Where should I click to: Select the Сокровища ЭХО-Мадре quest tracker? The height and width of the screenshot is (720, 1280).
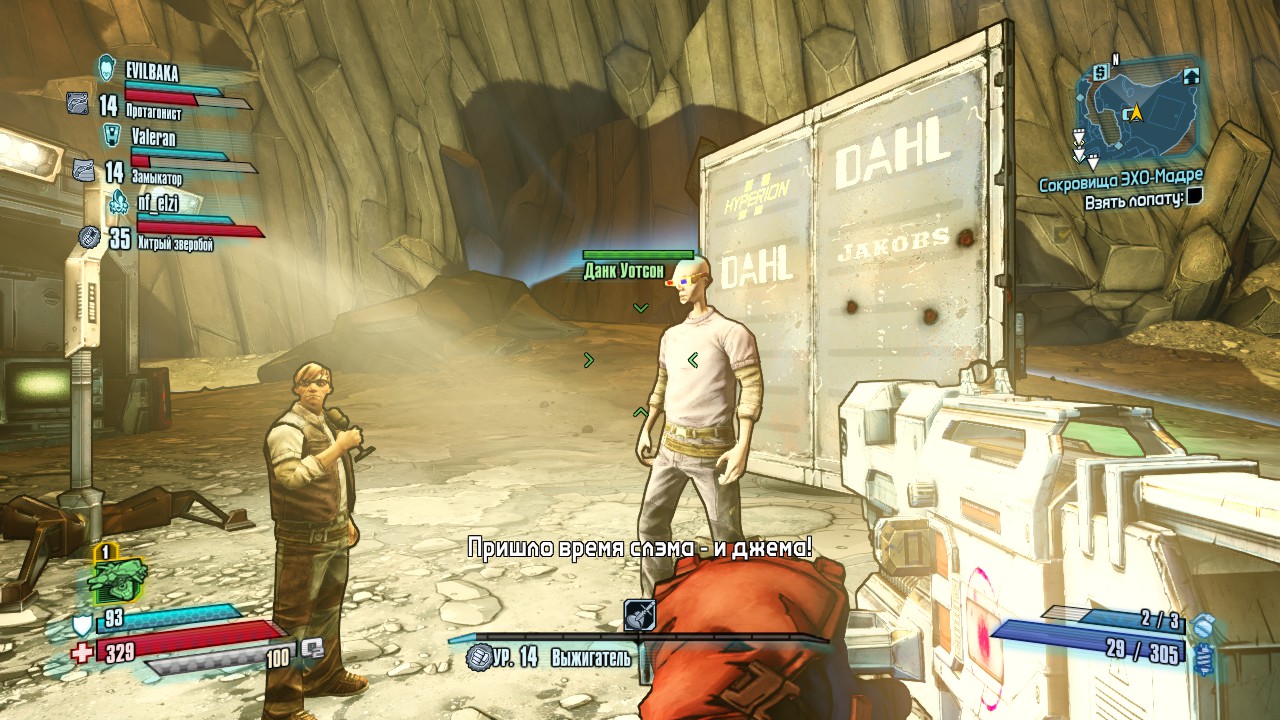click(1120, 184)
